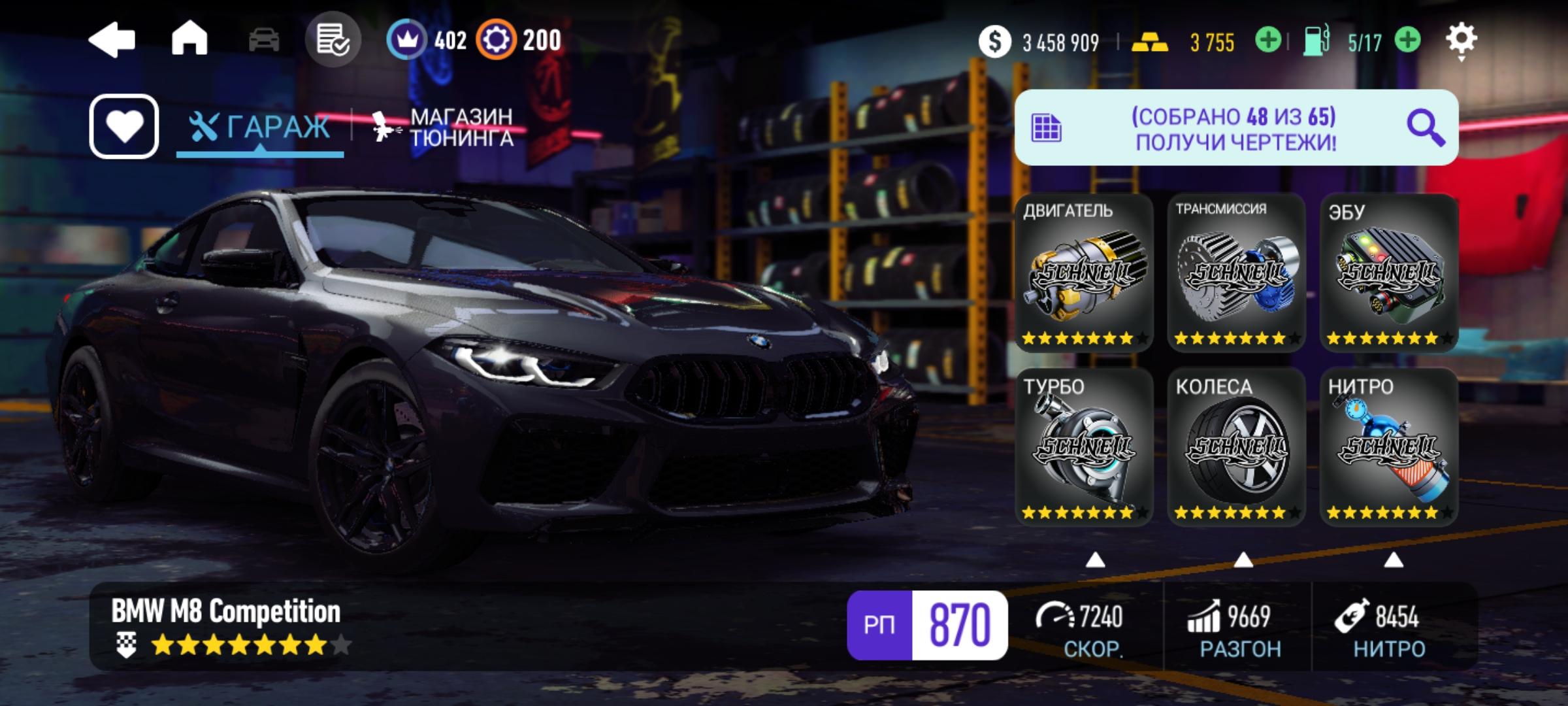The height and width of the screenshot is (706, 1568).
Task: Add gold with the plus button
Action: (x=1267, y=41)
